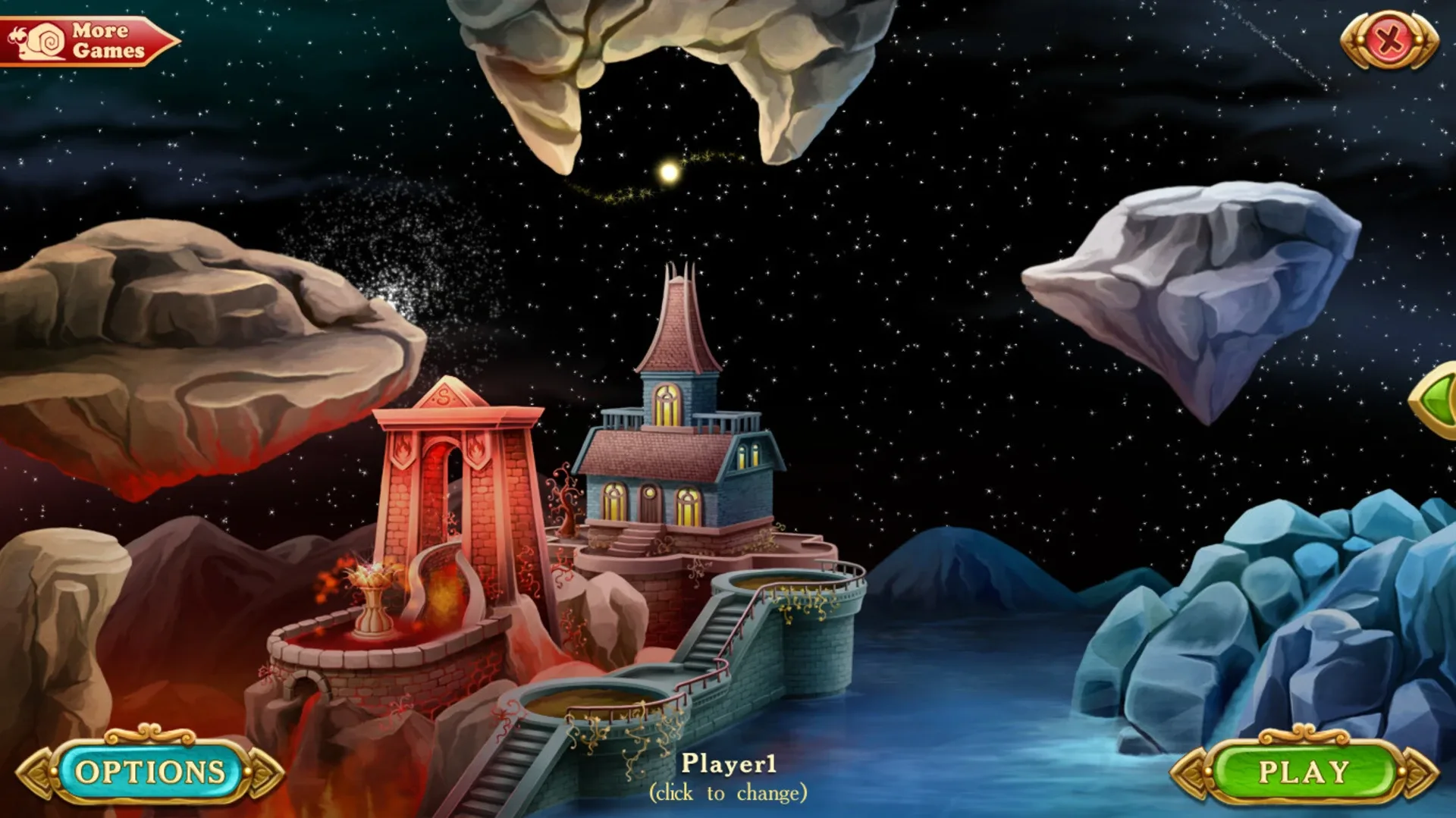Click the arched doorway at the manor entrance

click(651, 500)
